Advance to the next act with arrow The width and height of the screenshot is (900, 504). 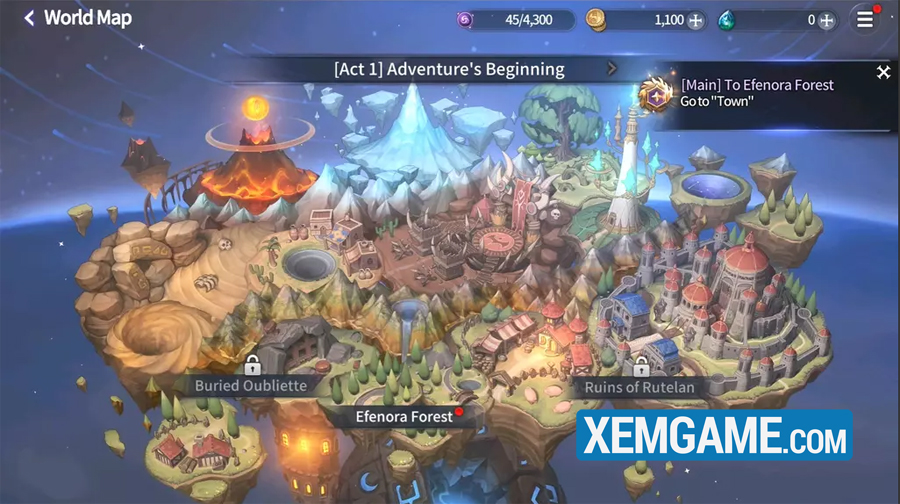click(x=612, y=69)
